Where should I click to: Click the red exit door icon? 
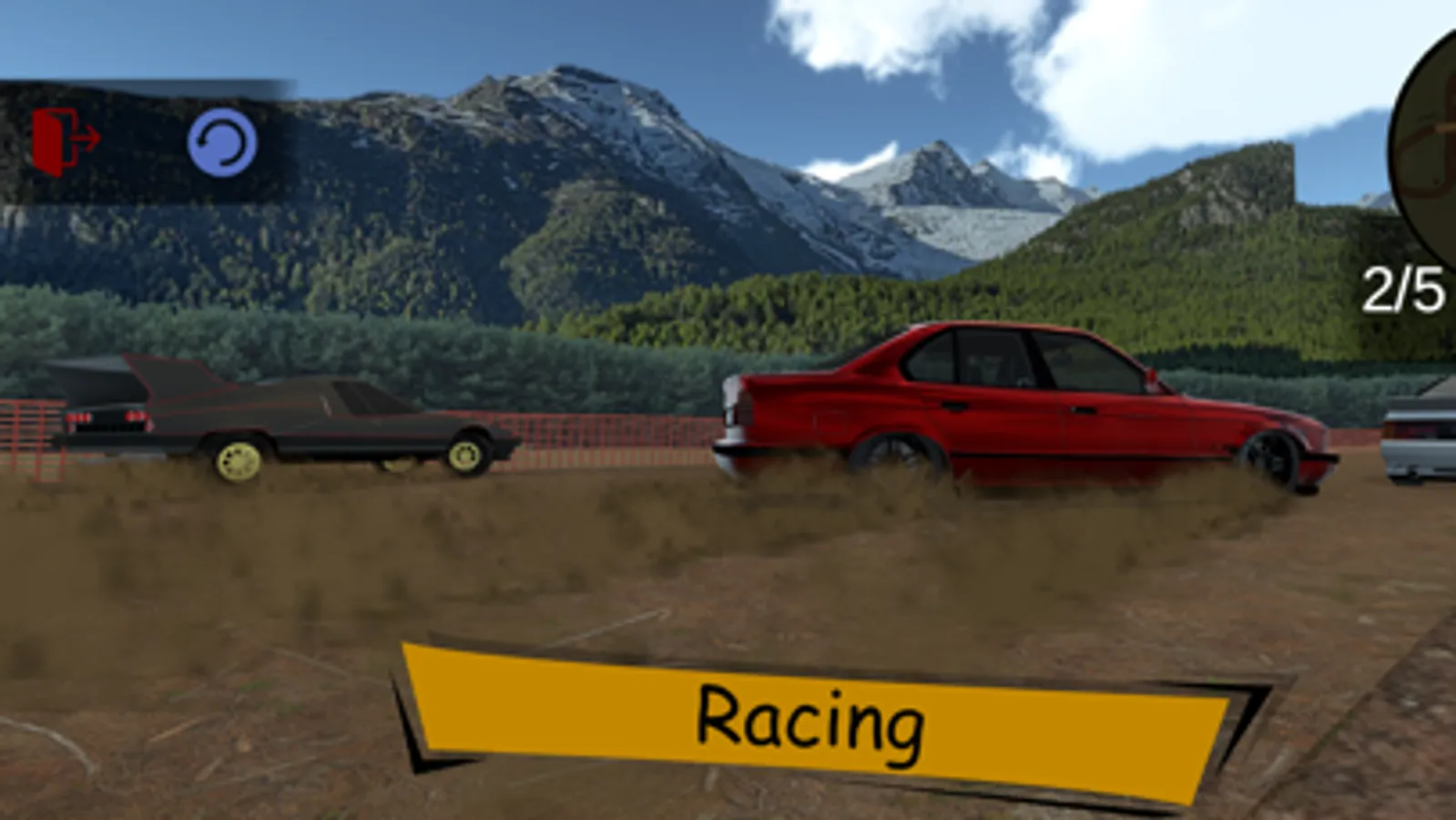[50, 138]
